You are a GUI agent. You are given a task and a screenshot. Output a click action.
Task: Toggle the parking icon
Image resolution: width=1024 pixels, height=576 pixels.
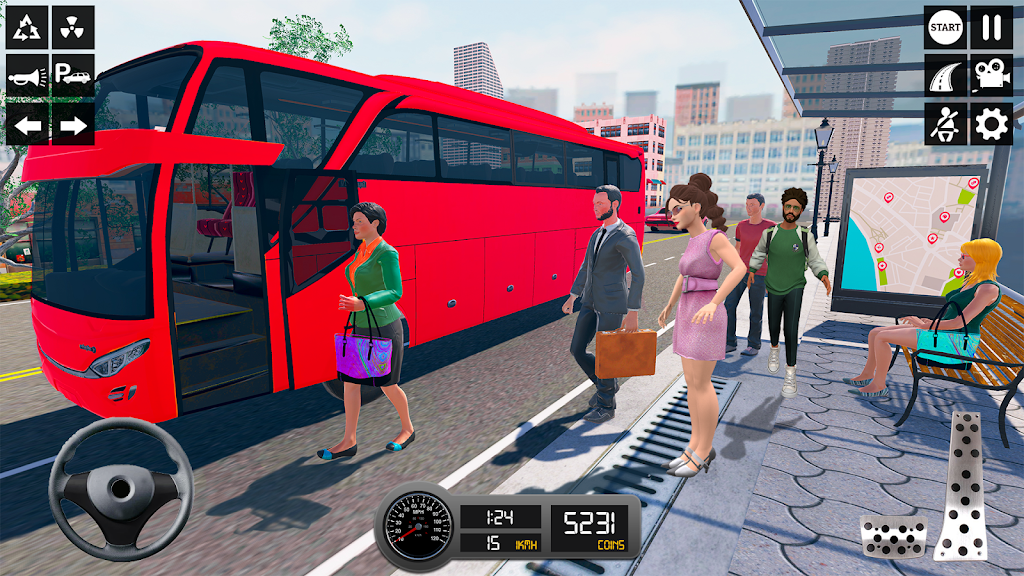click(73, 75)
